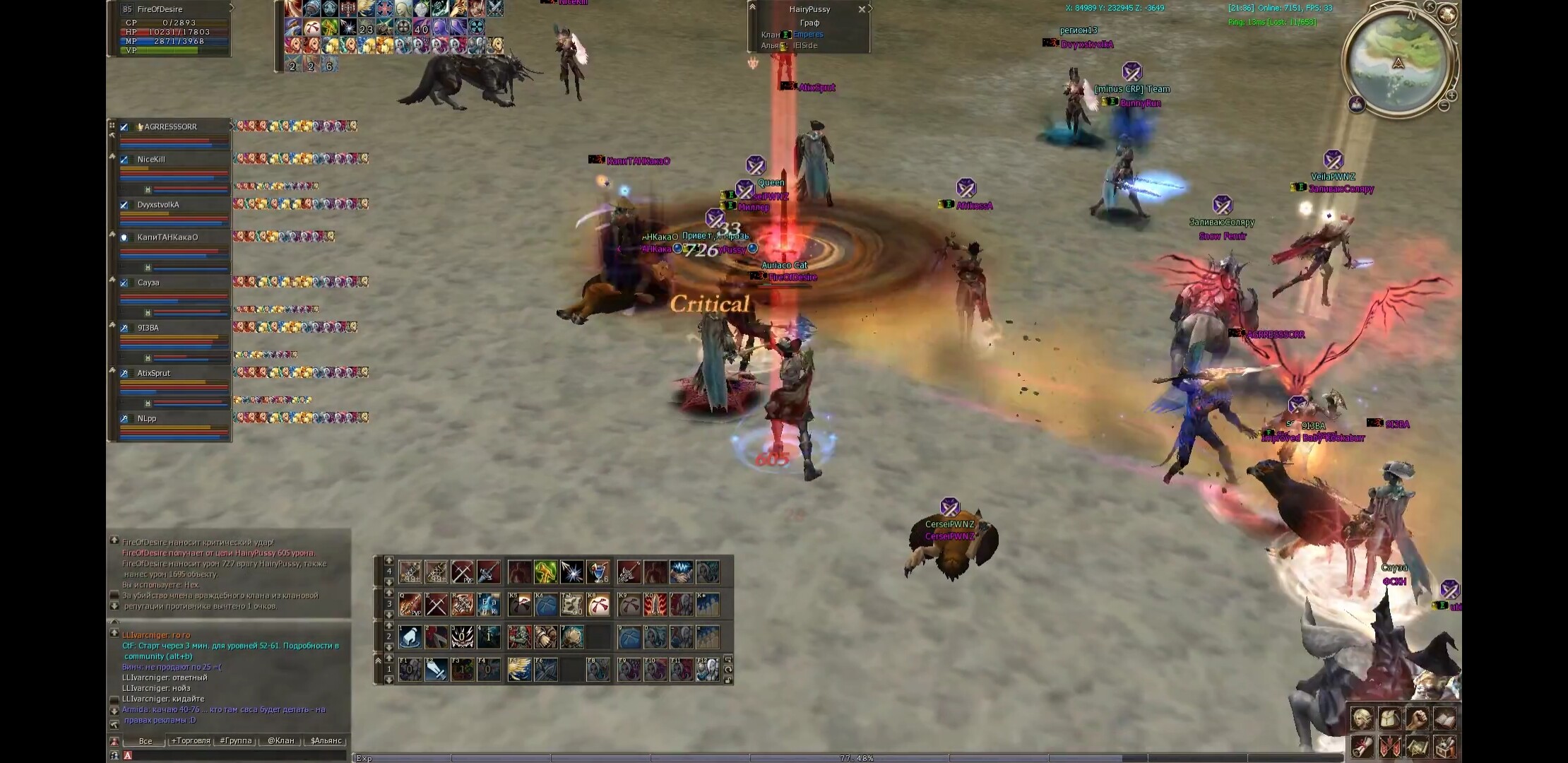This screenshot has height=763, width=1568.
Task: Collapse hotbar row 1 using the left chevron
Action: pyautogui.click(x=379, y=661)
